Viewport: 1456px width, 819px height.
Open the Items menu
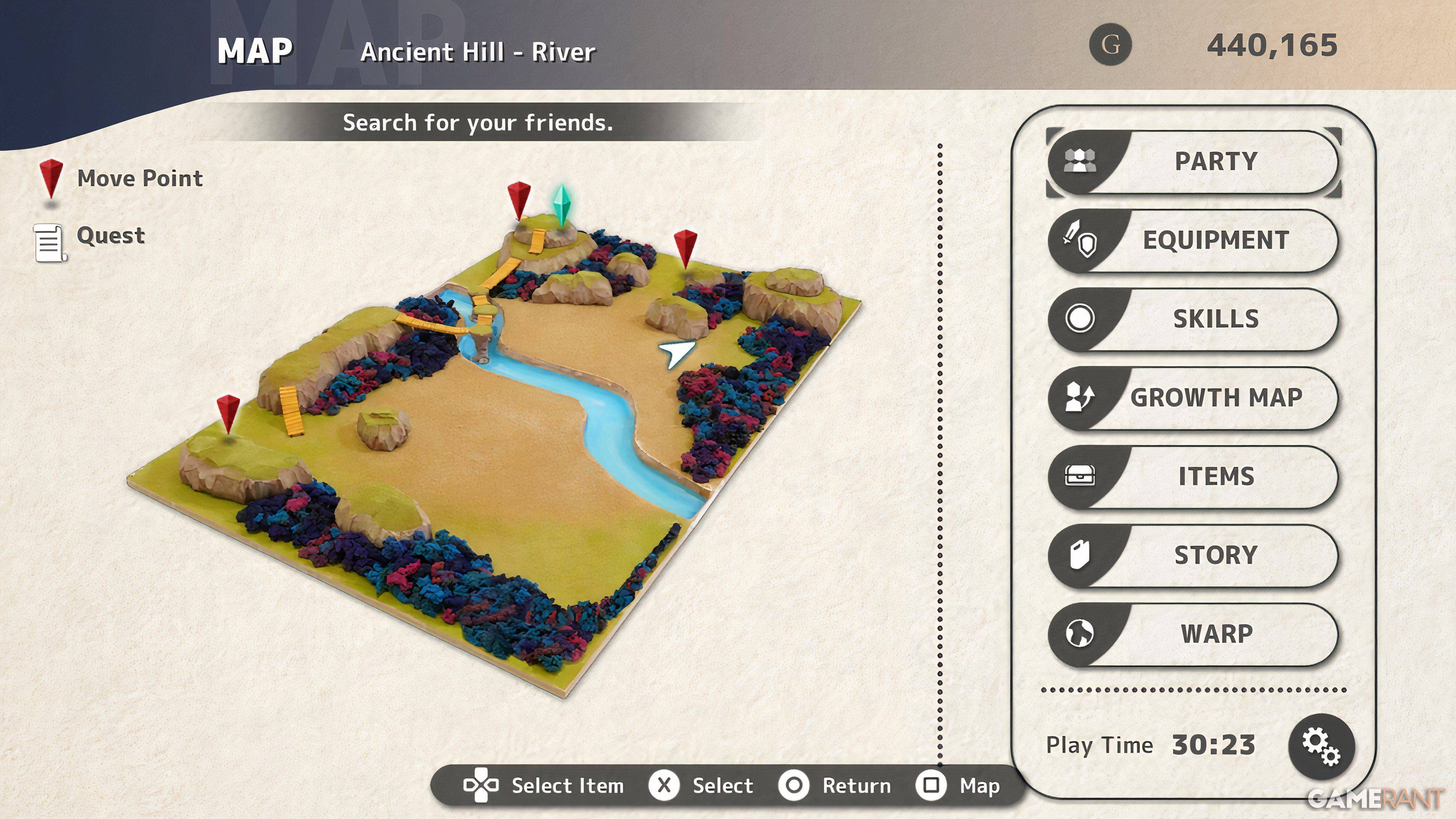[x=1194, y=477]
